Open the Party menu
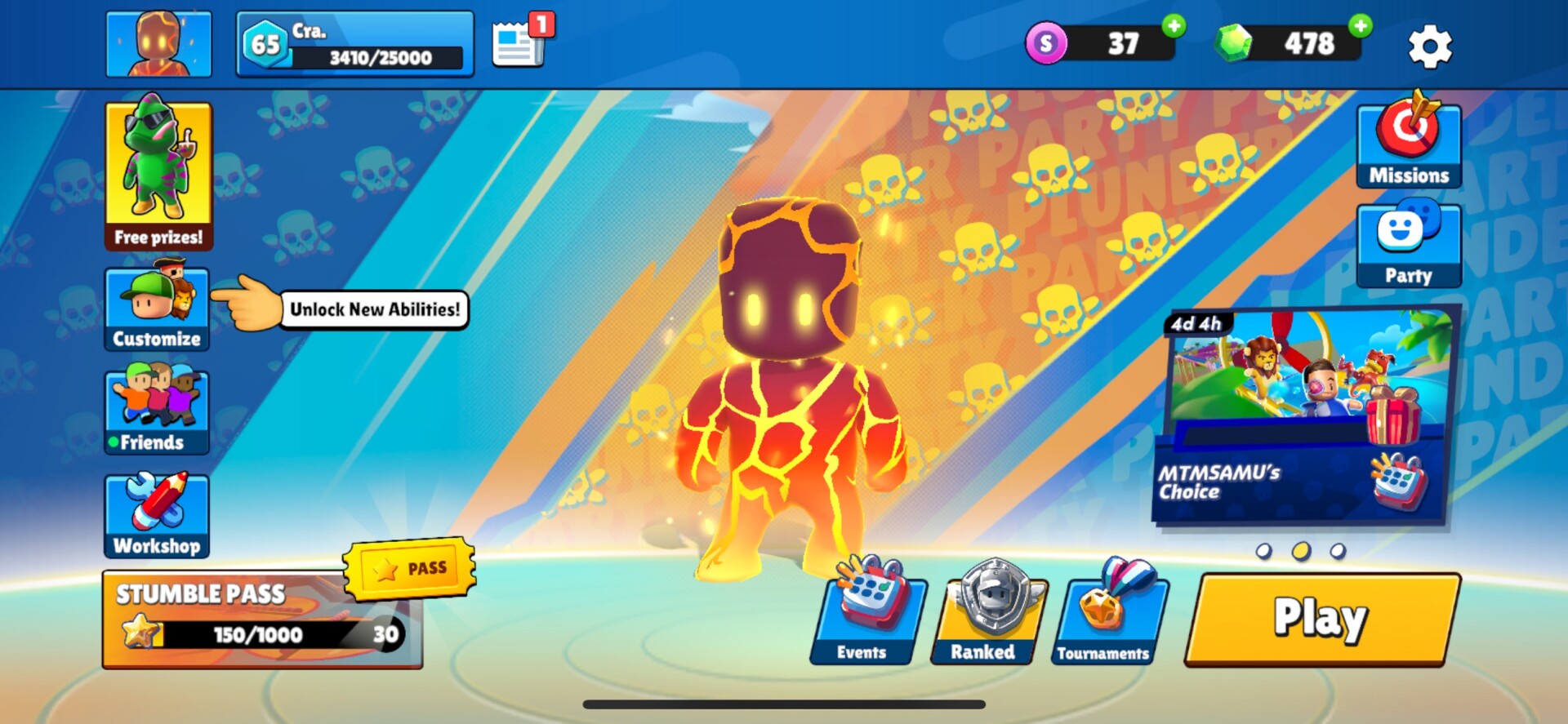This screenshot has width=1568, height=724. (1409, 245)
